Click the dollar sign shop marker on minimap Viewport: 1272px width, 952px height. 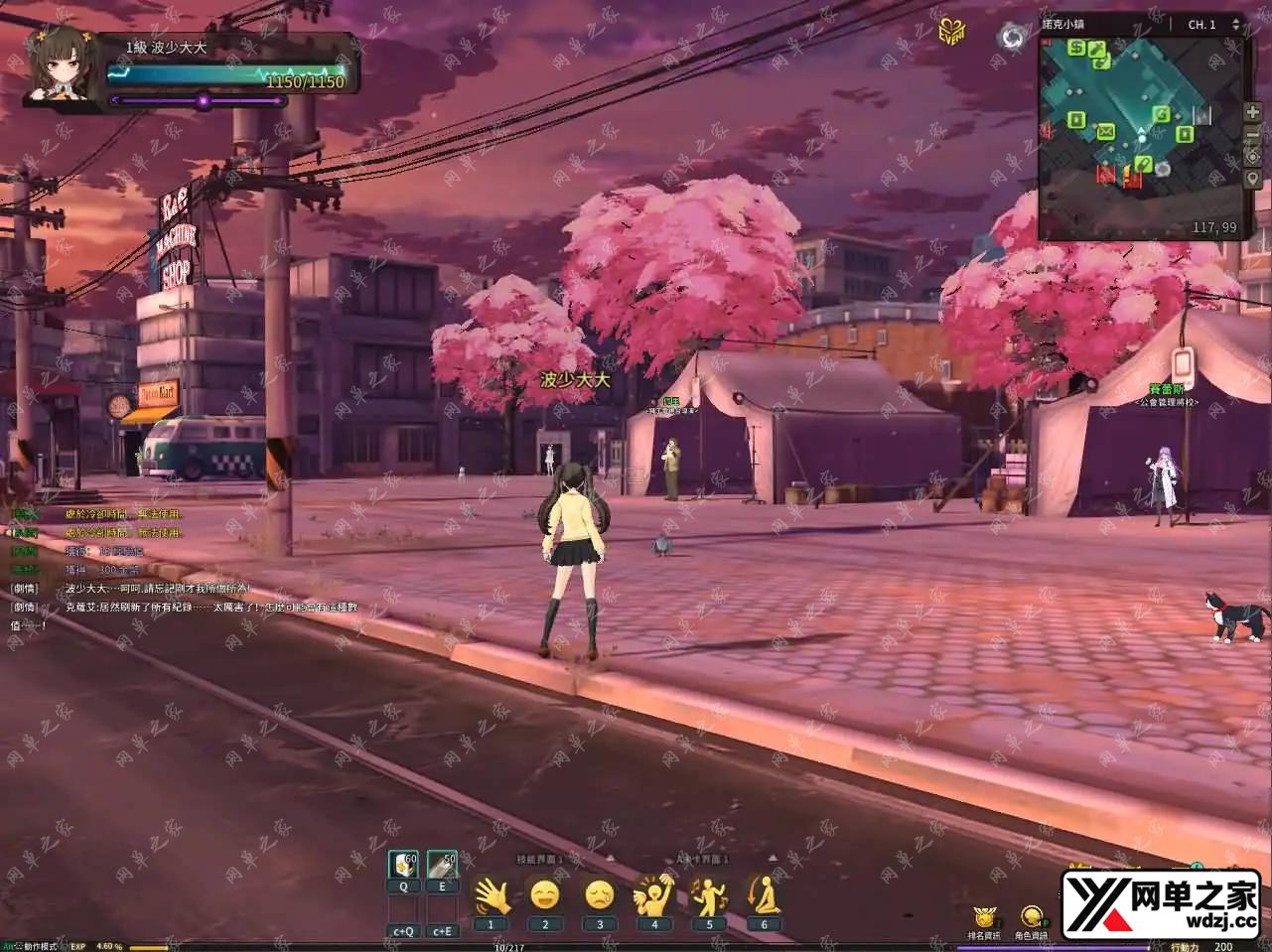click(x=1076, y=47)
